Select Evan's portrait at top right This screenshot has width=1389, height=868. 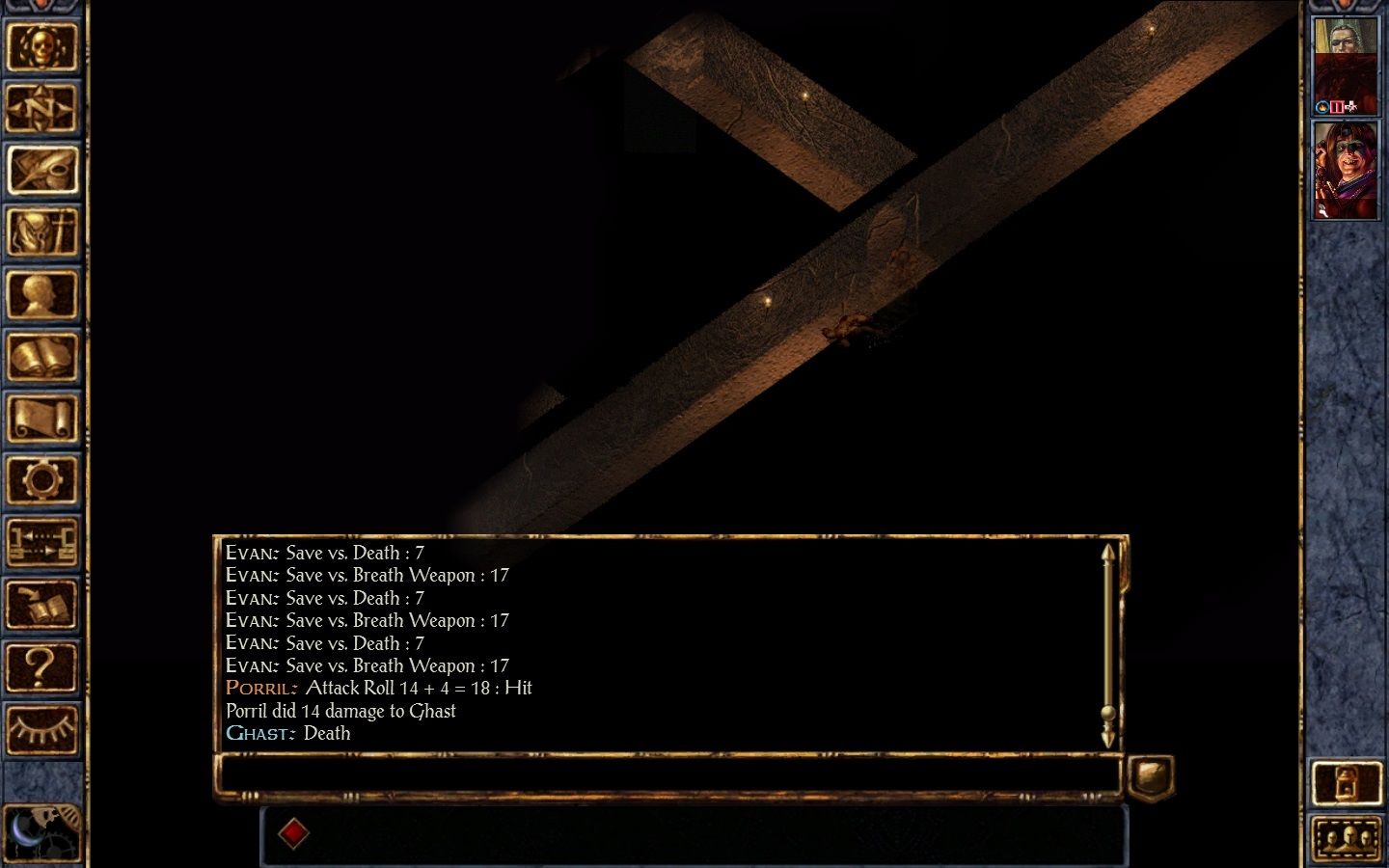click(x=1347, y=60)
